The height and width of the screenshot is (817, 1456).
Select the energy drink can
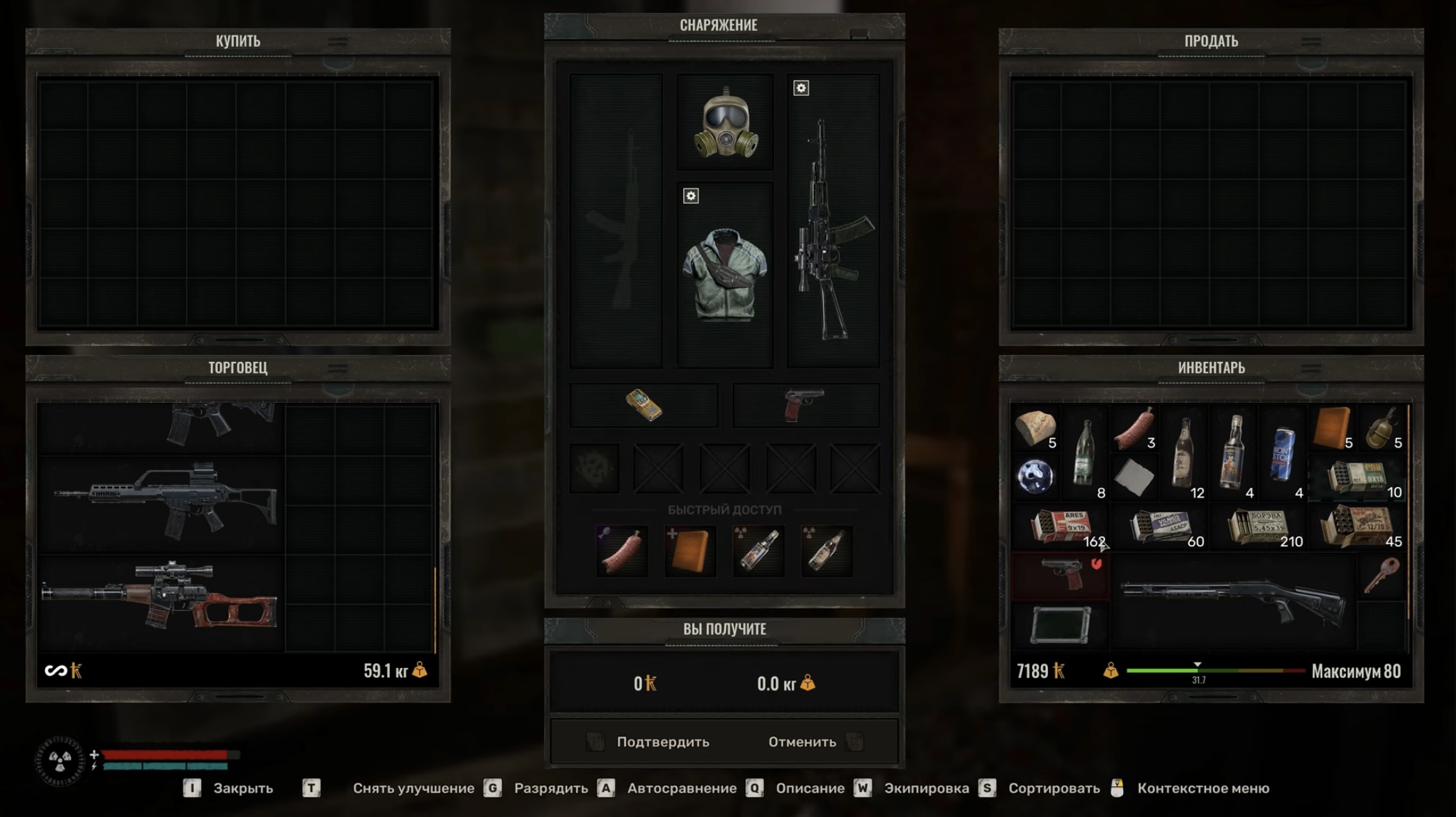[1283, 454]
